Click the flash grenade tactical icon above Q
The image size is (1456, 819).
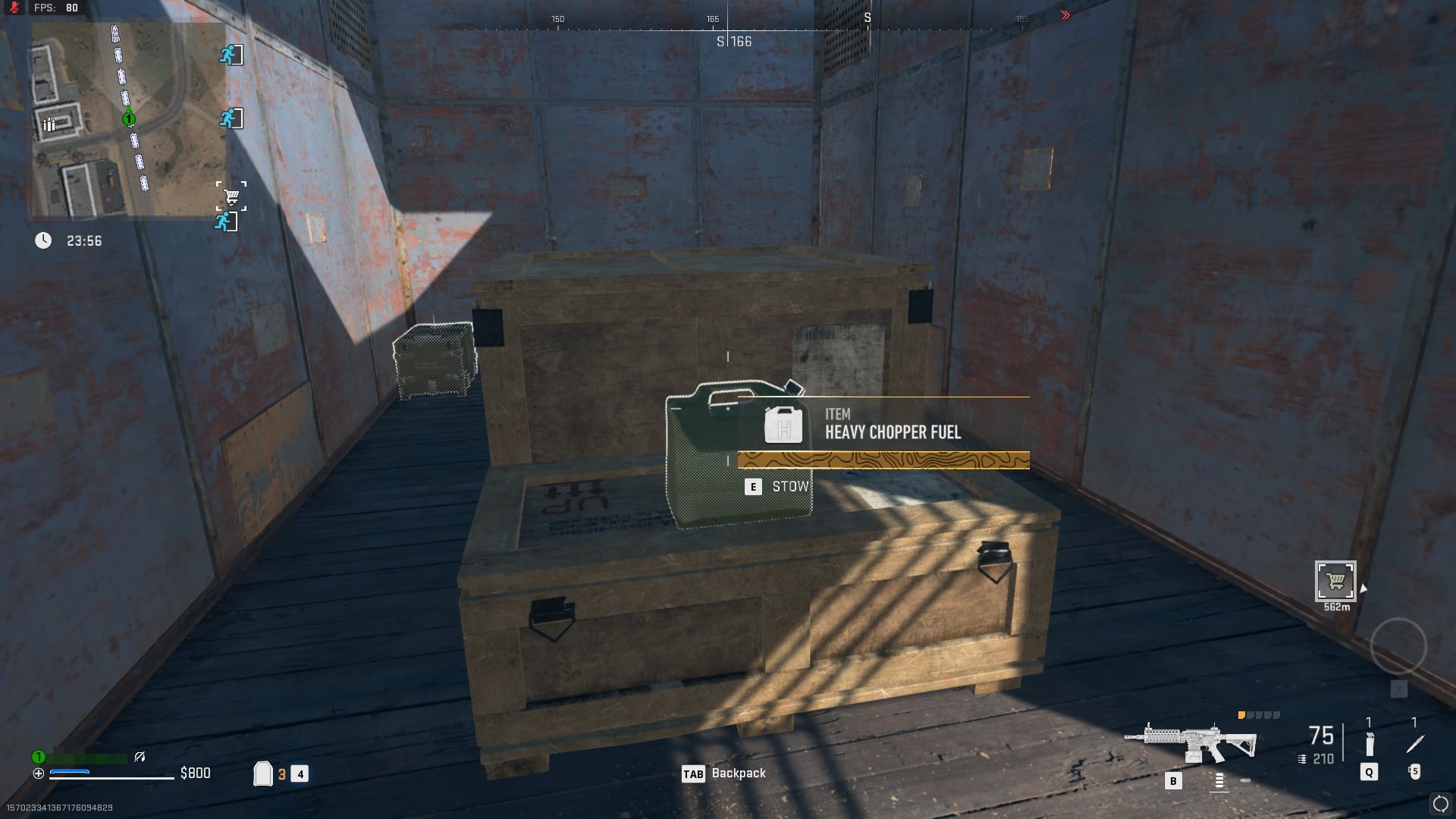click(x=1370, y=743)
